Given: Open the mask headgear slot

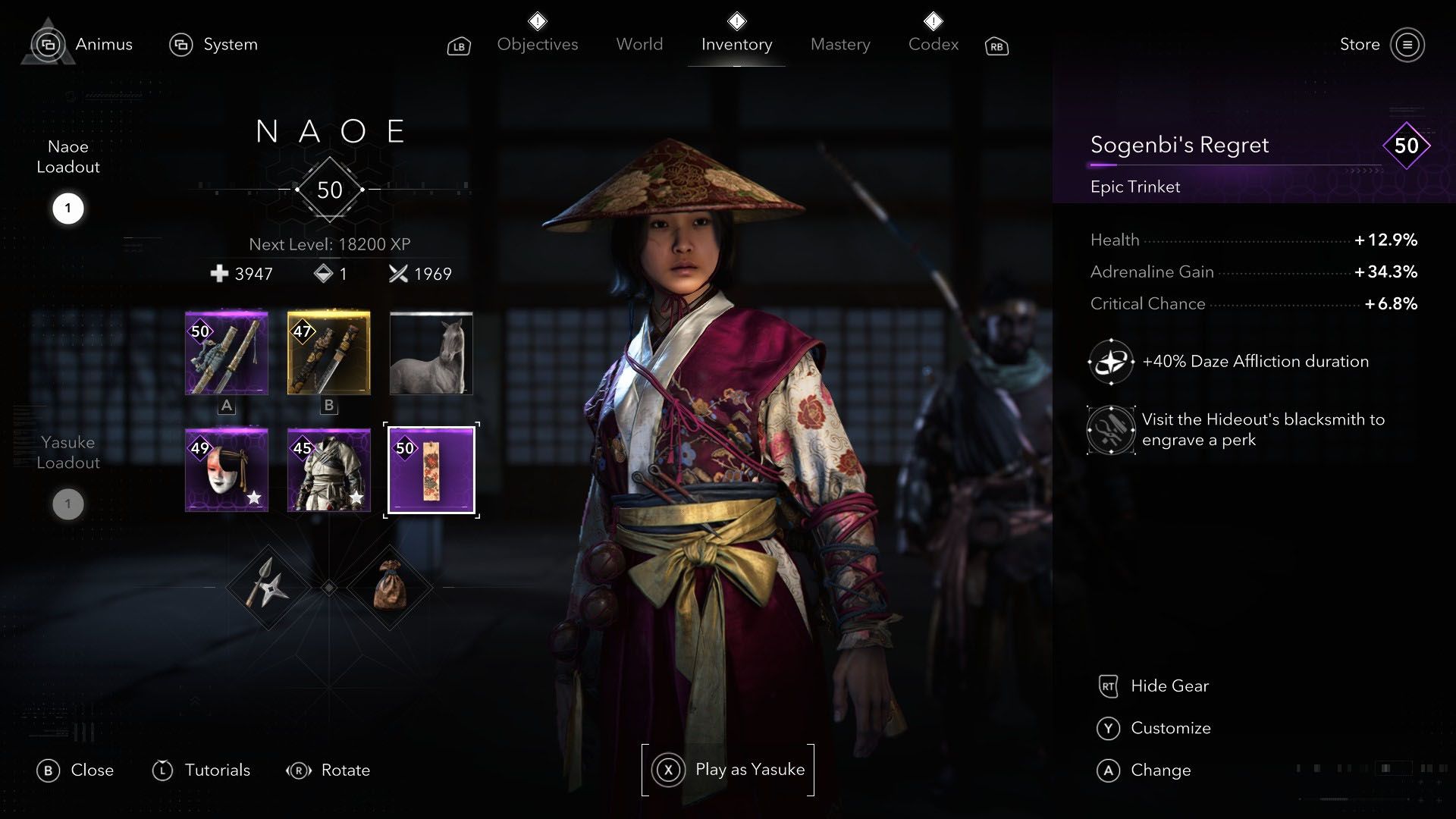Looking at the screenshot, I should (226, 470).
